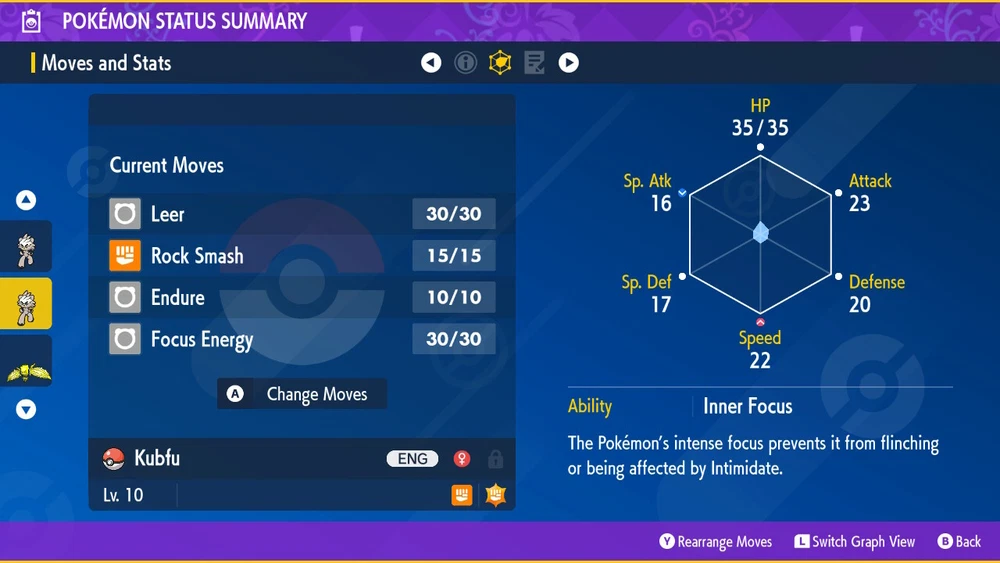Switch to the memo notes tab
This screenshot has width=1000, height=563.
(x=534, y=63)
